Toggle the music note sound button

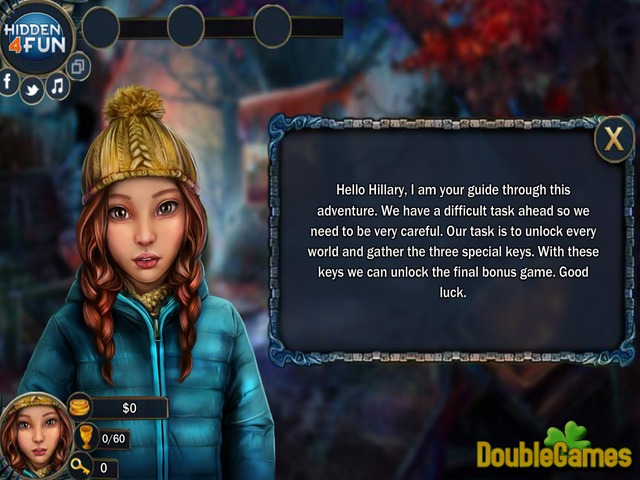tap(57, 86)
